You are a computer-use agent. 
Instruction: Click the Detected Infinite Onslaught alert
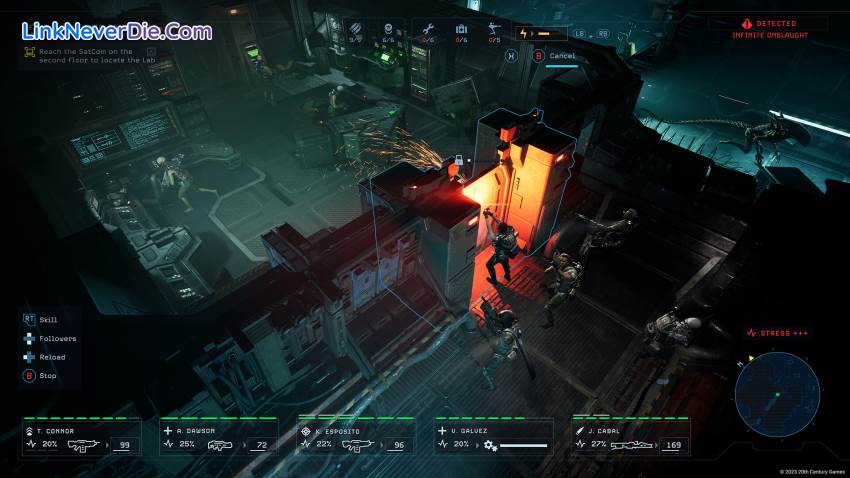tap(768, 28)
